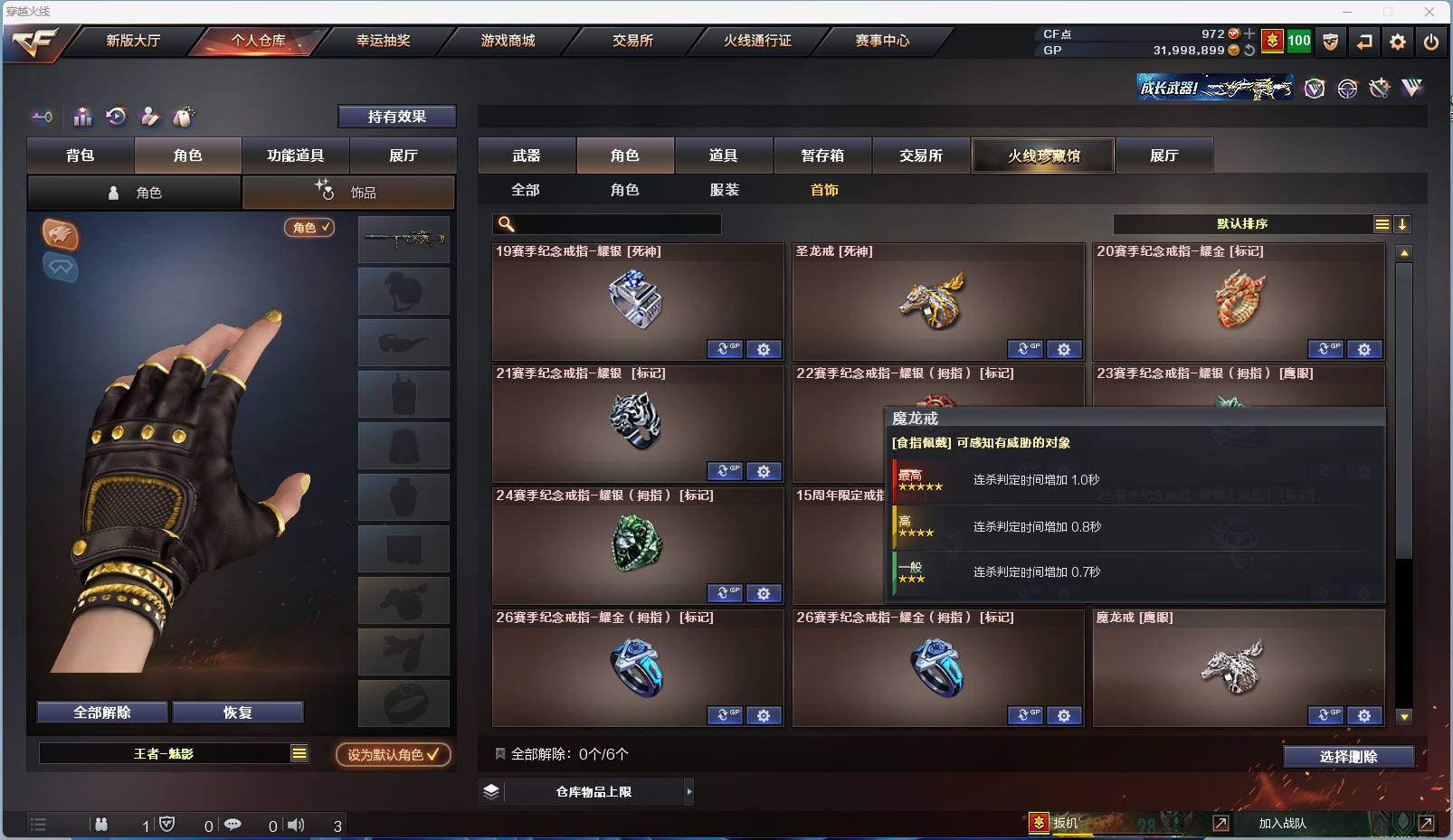Select the key-shaped redeem icon above the backpack panel
The width and height of the screenshot is (1453, 840).
coord(42,117)
